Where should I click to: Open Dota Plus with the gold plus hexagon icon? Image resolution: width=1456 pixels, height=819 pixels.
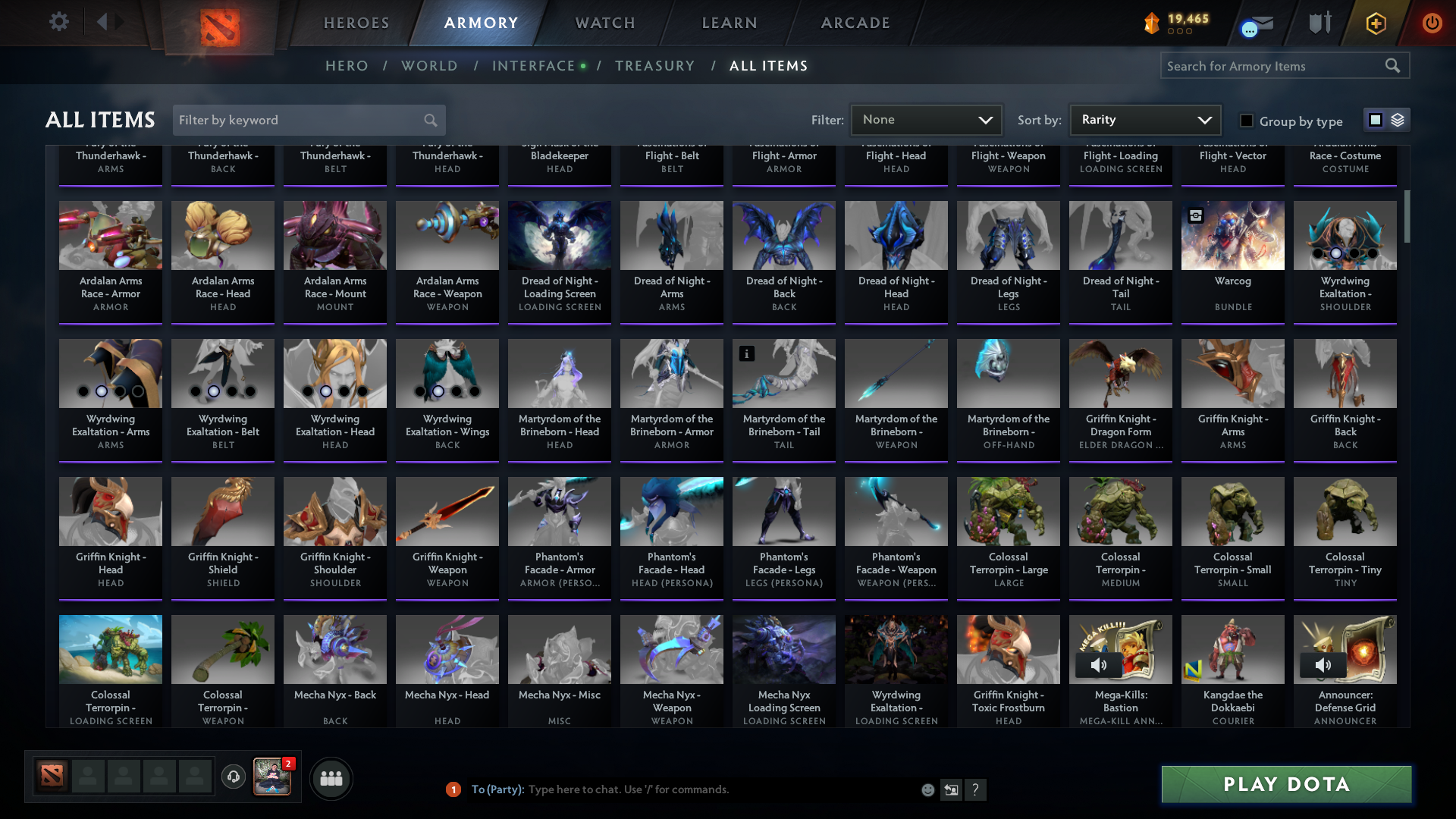(x=1376, y=24)
